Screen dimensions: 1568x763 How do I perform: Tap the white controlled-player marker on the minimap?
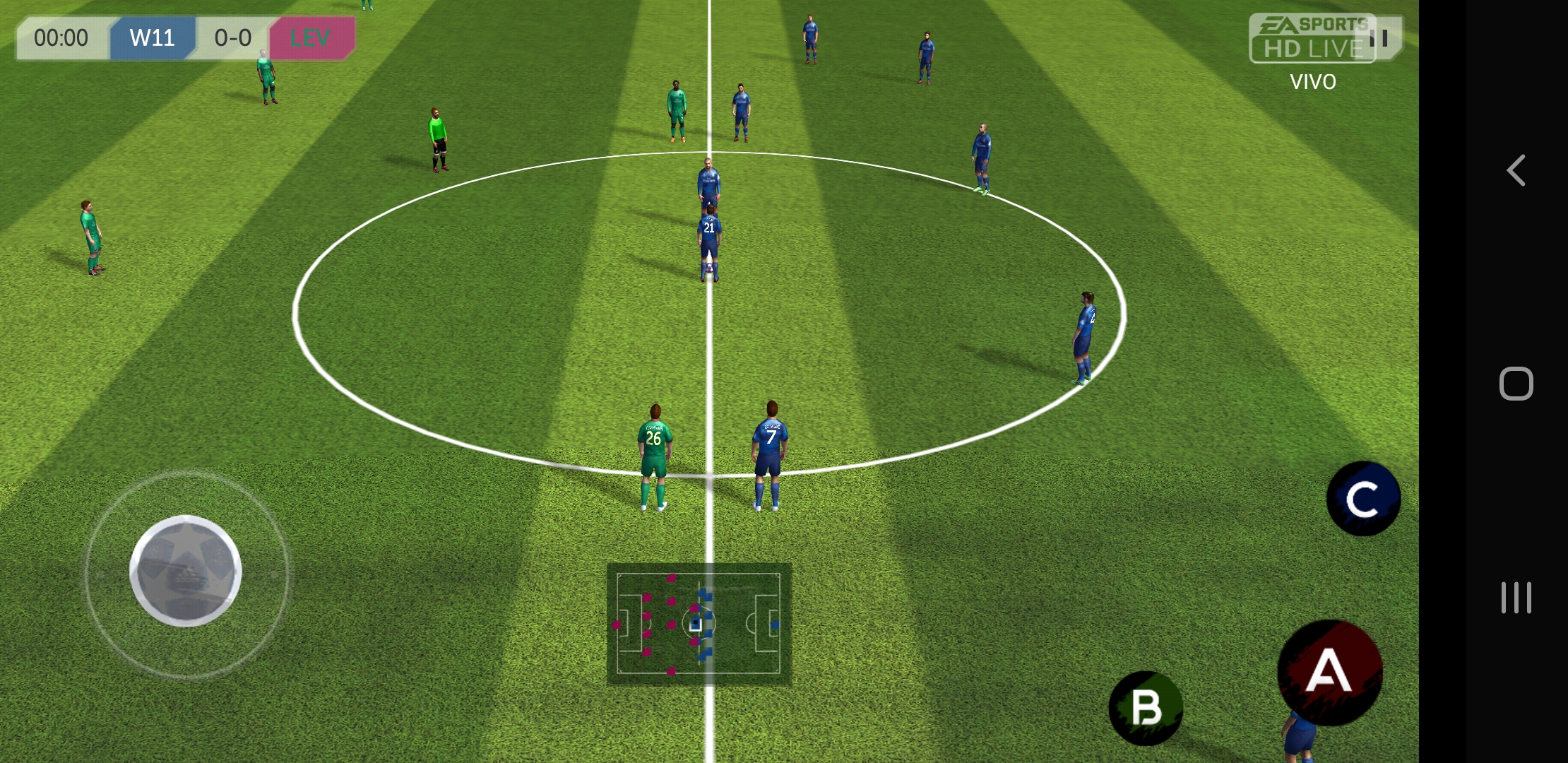pyautogui.click(x=696, y=625)
